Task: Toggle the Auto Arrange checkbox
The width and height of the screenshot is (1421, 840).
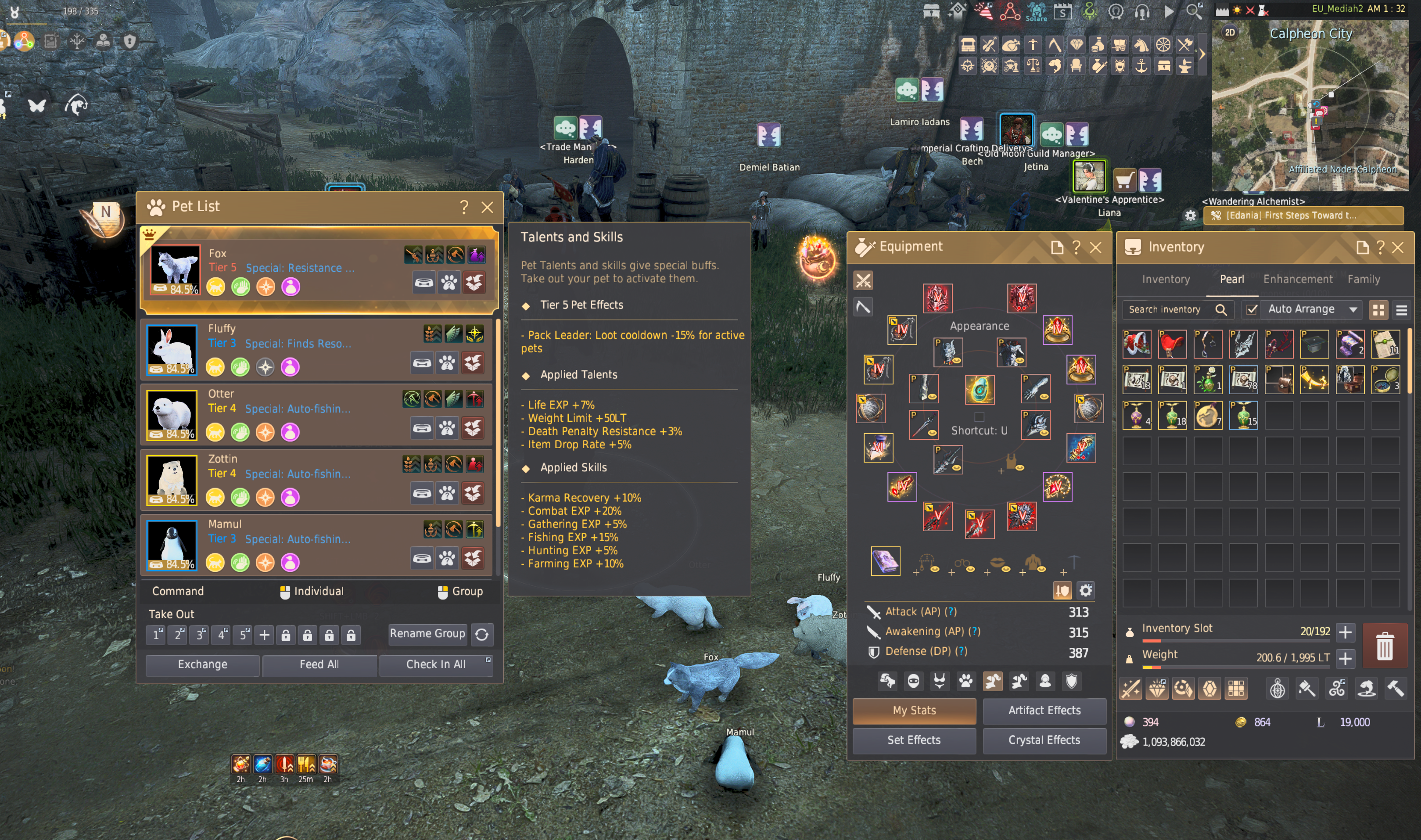Action: pyautogui.click(x=1252, y=309)
